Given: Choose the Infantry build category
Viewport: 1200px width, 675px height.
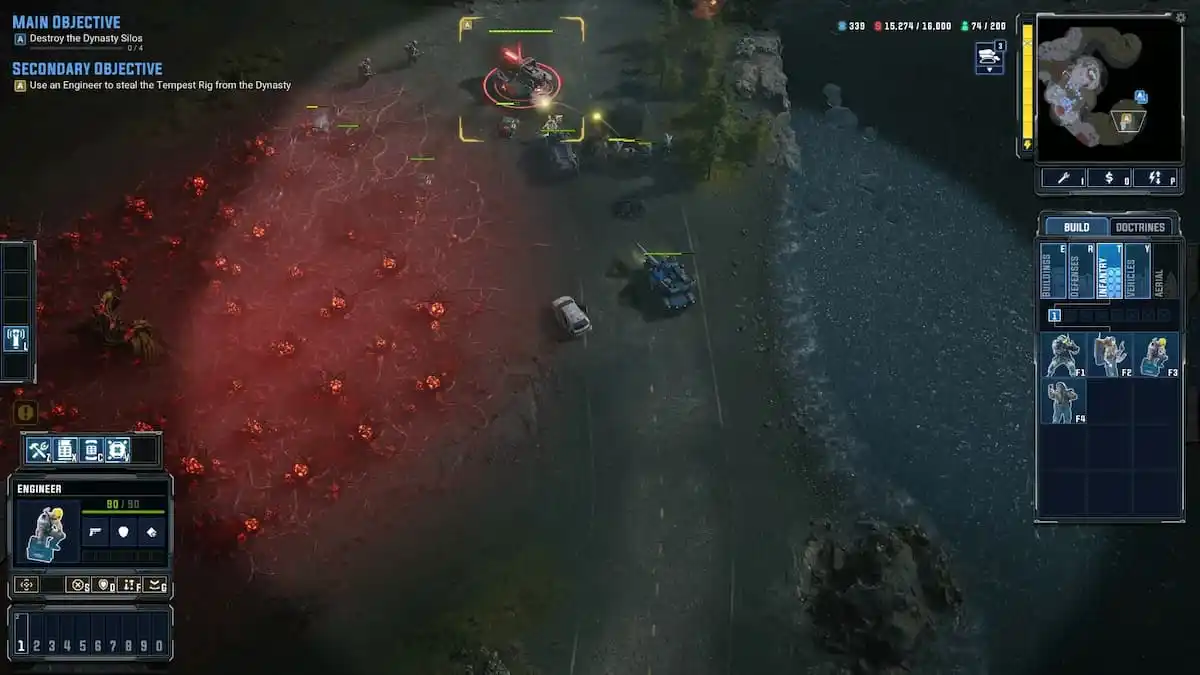Looking at the screenshot, I should tap(1109, 270).
